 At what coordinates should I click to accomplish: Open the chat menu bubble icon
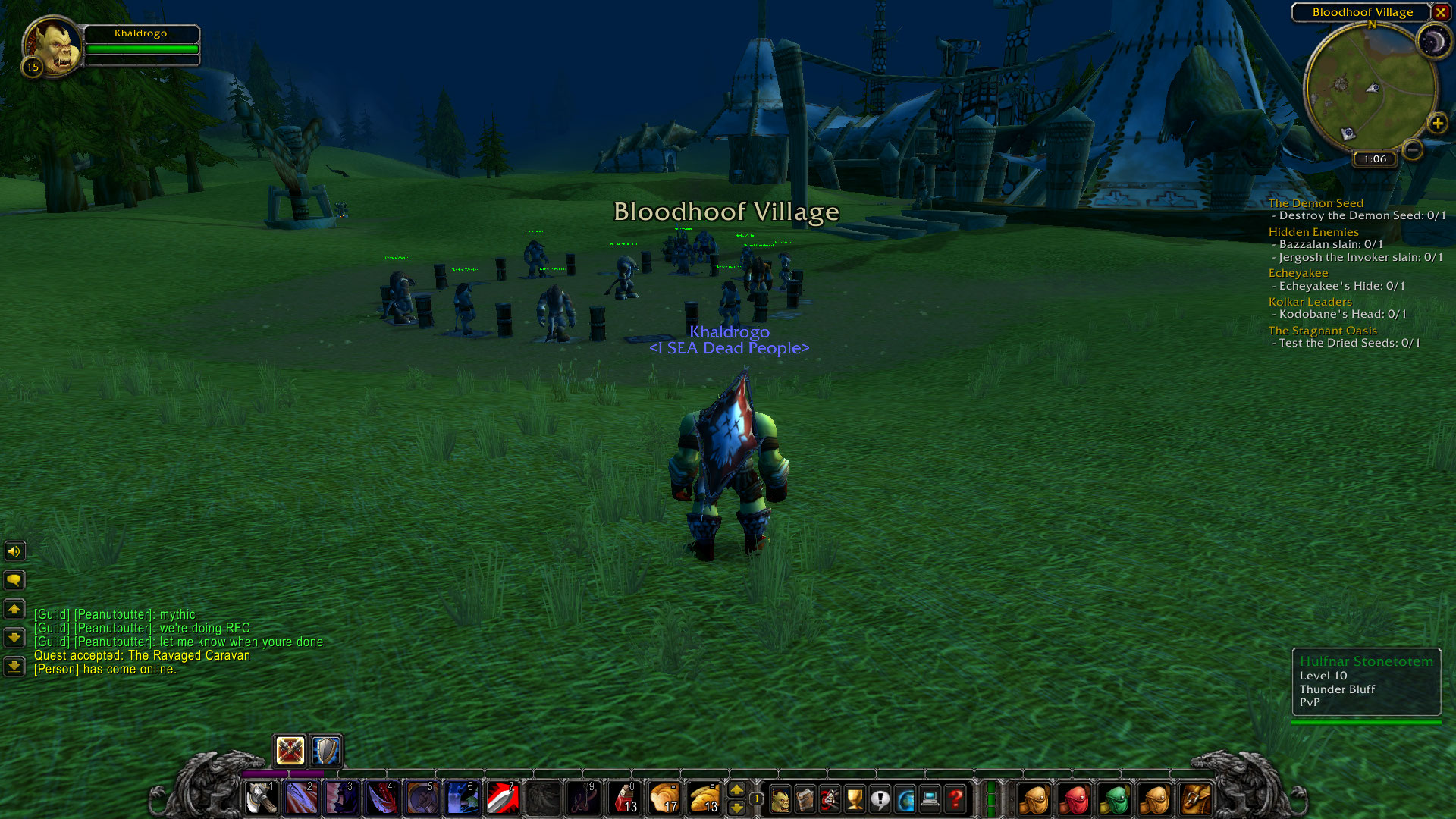coord(14,580)
